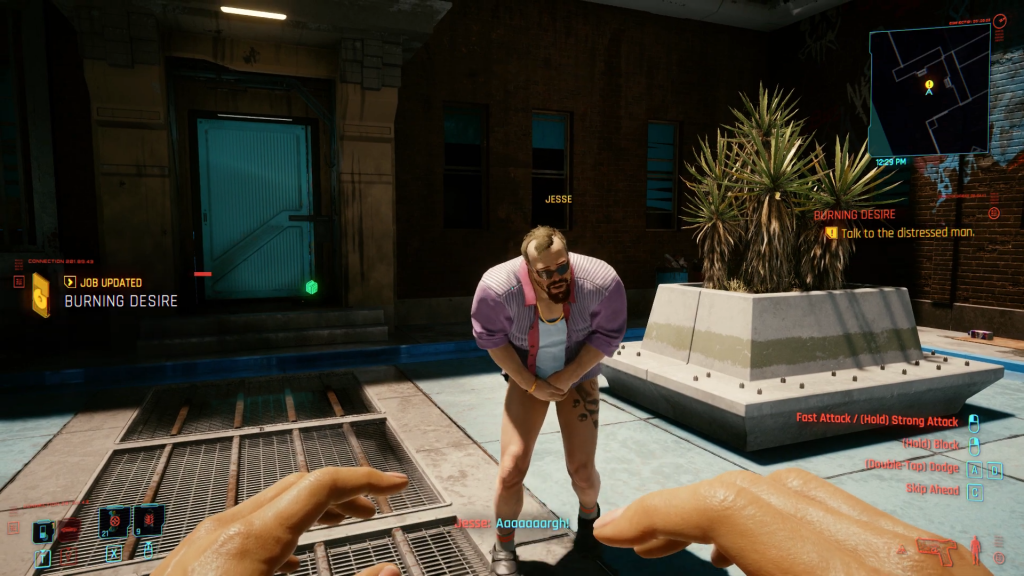1024x576 pixels.
Task: Open the minimap in the corner
Action: [928, 90]
